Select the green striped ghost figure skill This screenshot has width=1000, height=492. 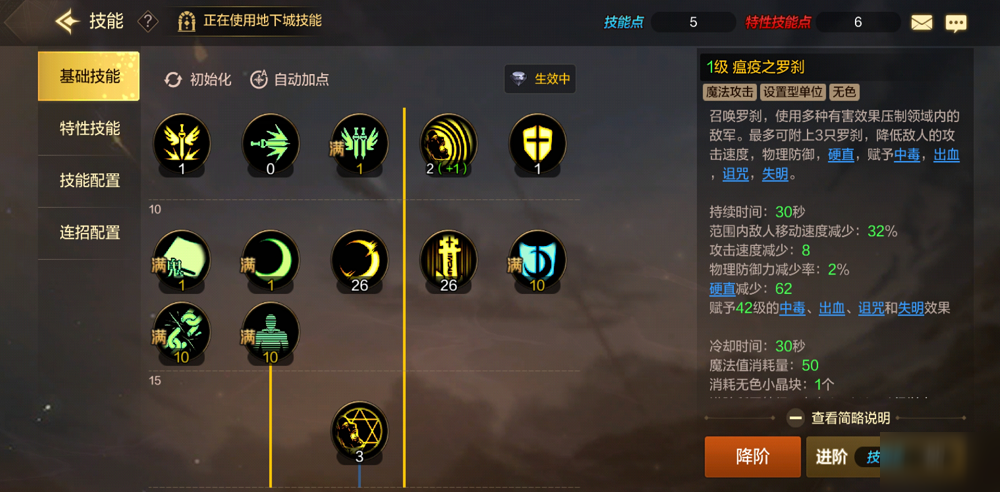(x=271, y=331)
